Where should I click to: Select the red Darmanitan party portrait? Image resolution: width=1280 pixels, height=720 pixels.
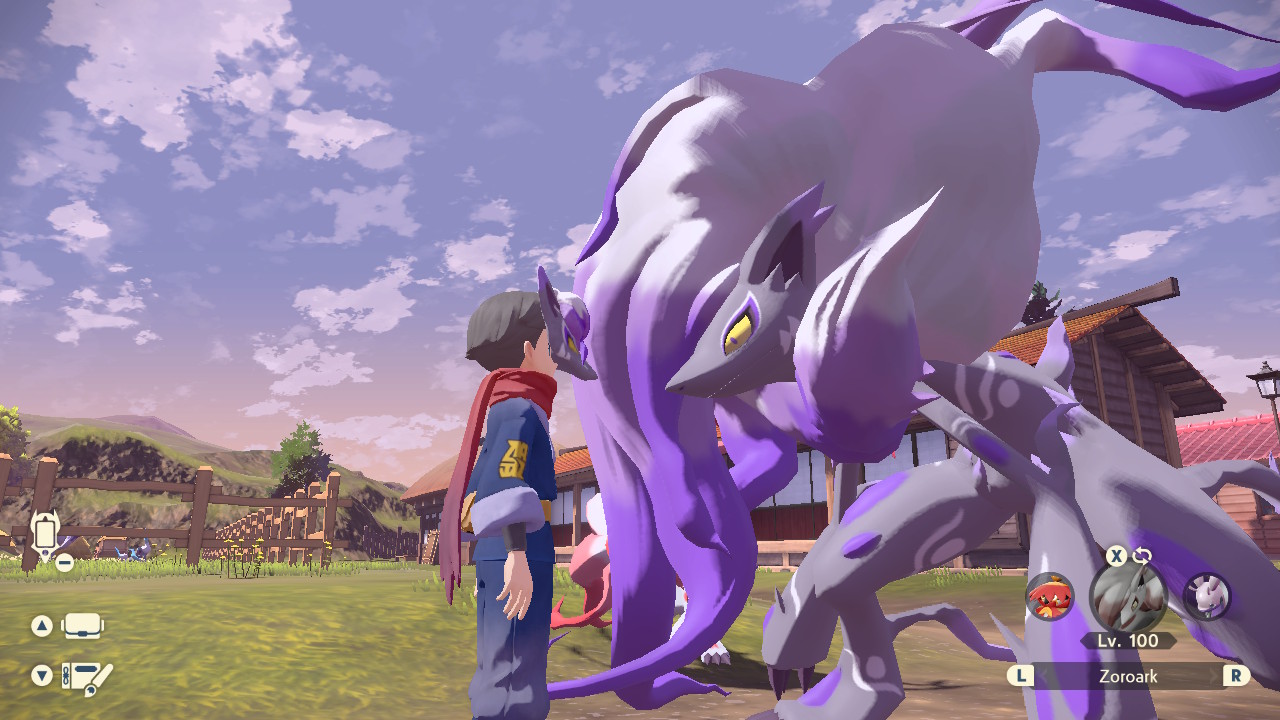(1050, 597)
